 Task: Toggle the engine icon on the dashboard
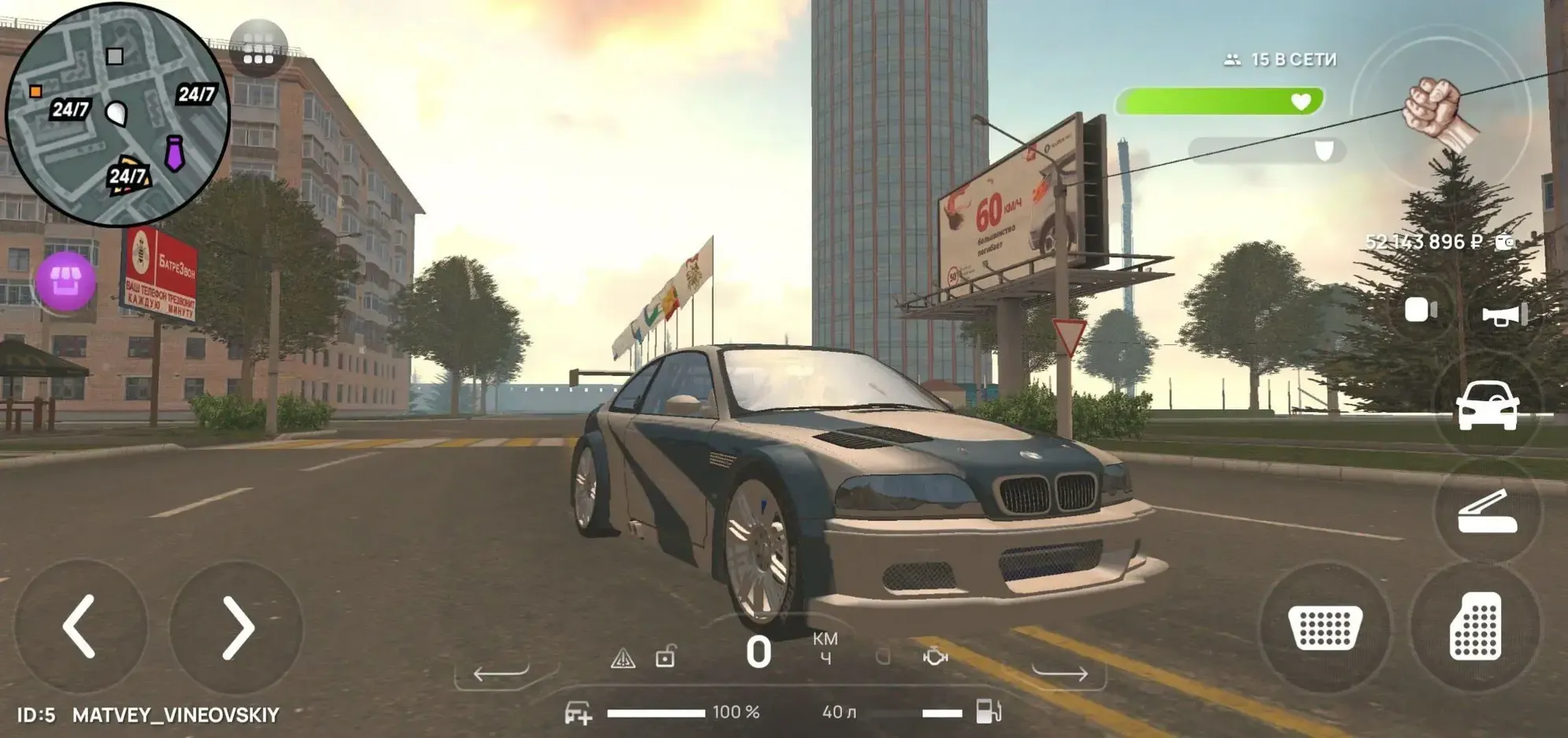click(935, 656)
